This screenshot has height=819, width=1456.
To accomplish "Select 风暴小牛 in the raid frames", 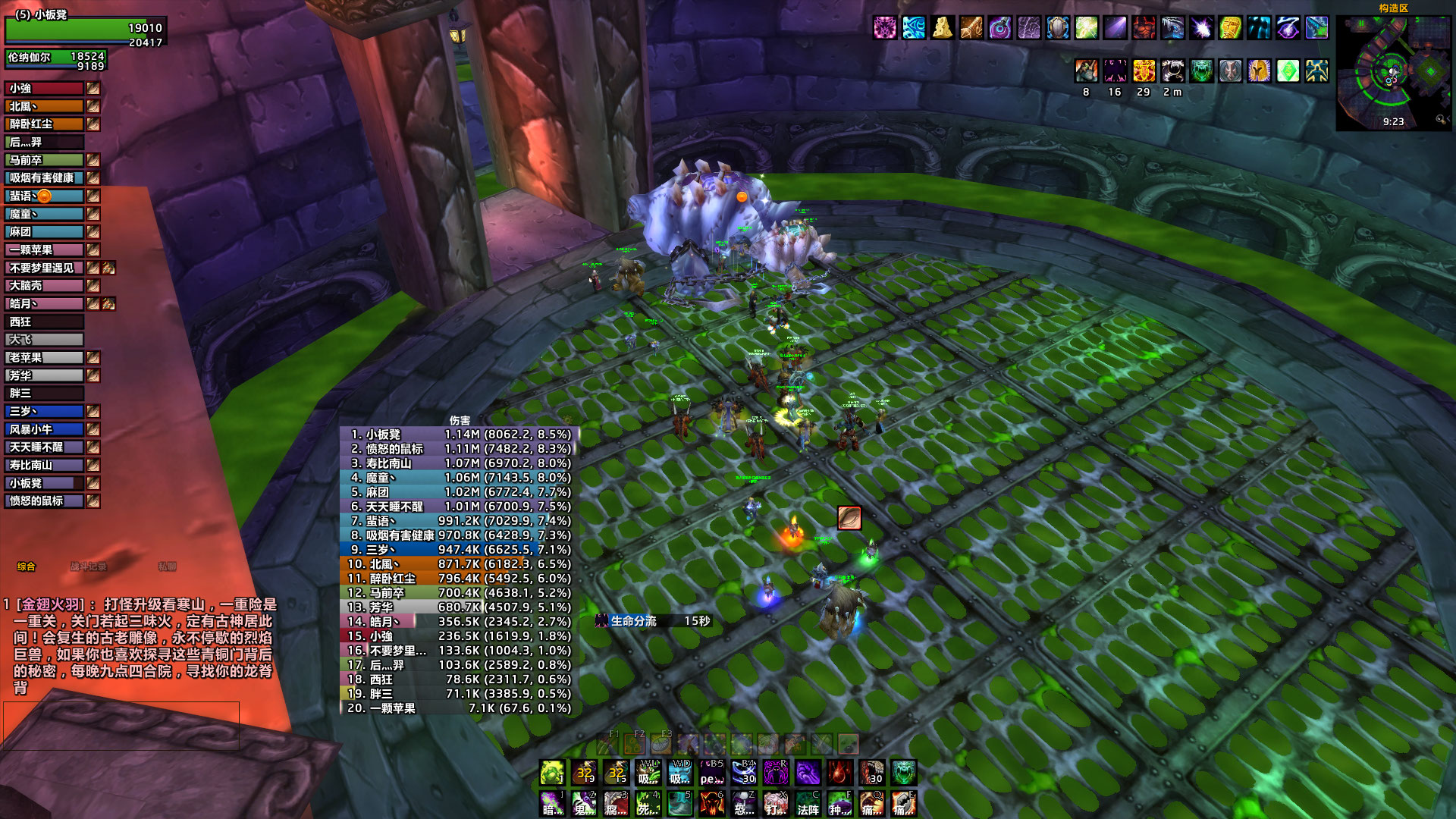I will coord(44,429).
